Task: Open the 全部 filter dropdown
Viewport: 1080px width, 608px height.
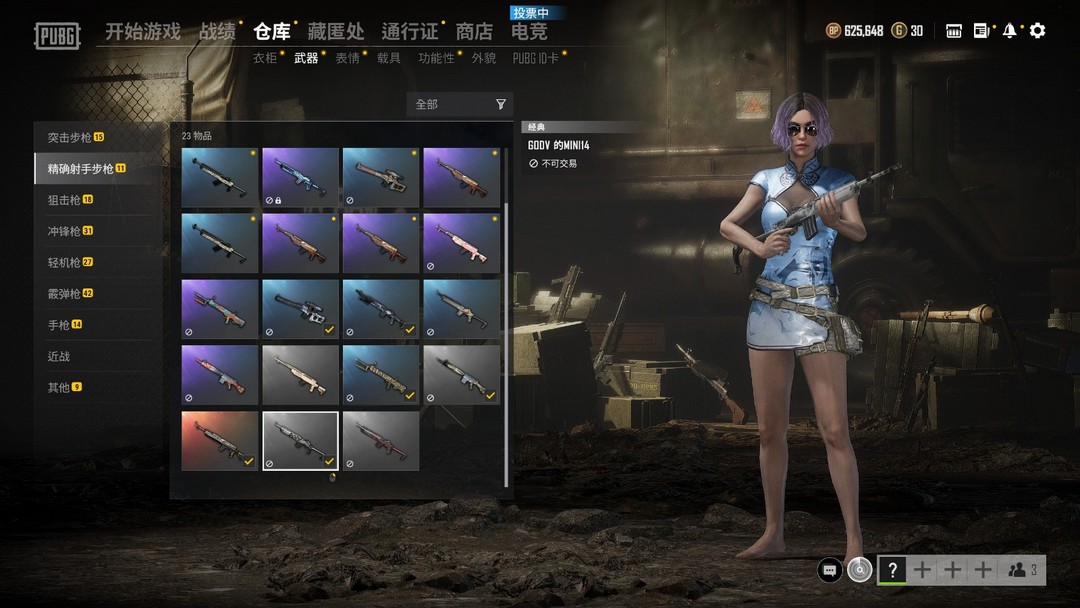Action: [460, 104]
